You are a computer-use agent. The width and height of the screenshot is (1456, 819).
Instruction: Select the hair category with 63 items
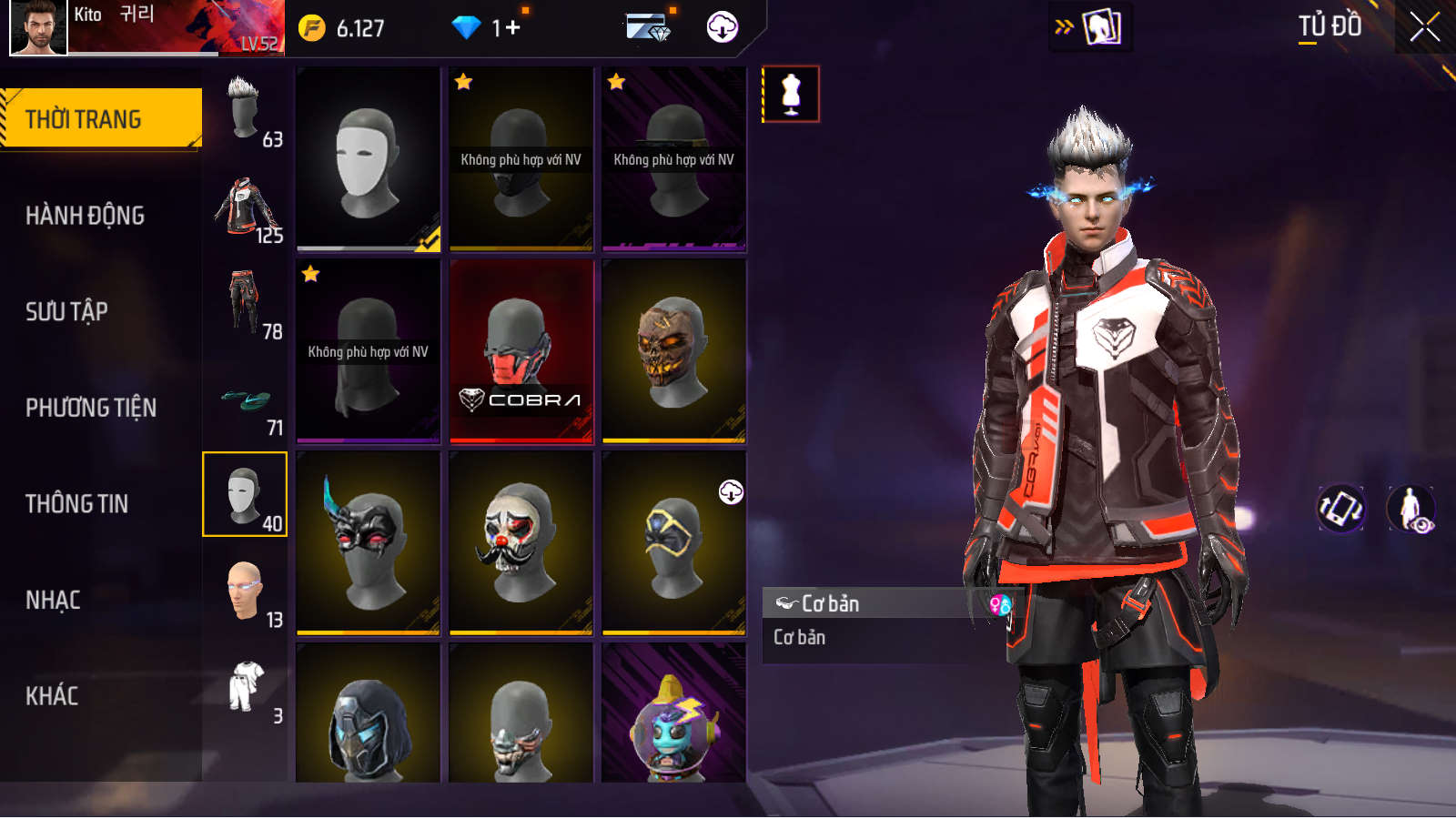(246, 111)
